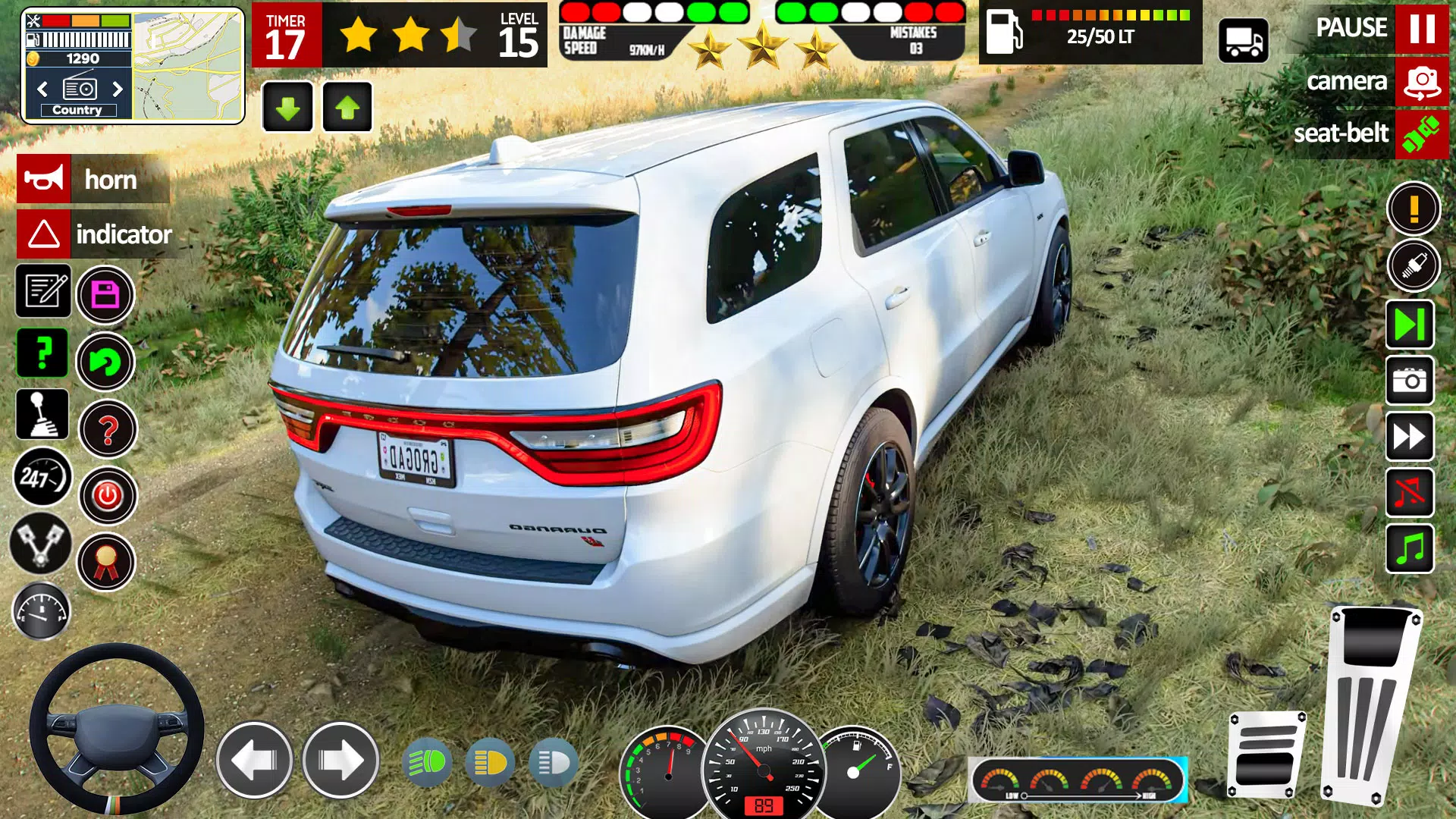Viewport: 1456px width, 819px height.
Task: Take a screenshot with the photo camera icon
Action: (1410, 381)
